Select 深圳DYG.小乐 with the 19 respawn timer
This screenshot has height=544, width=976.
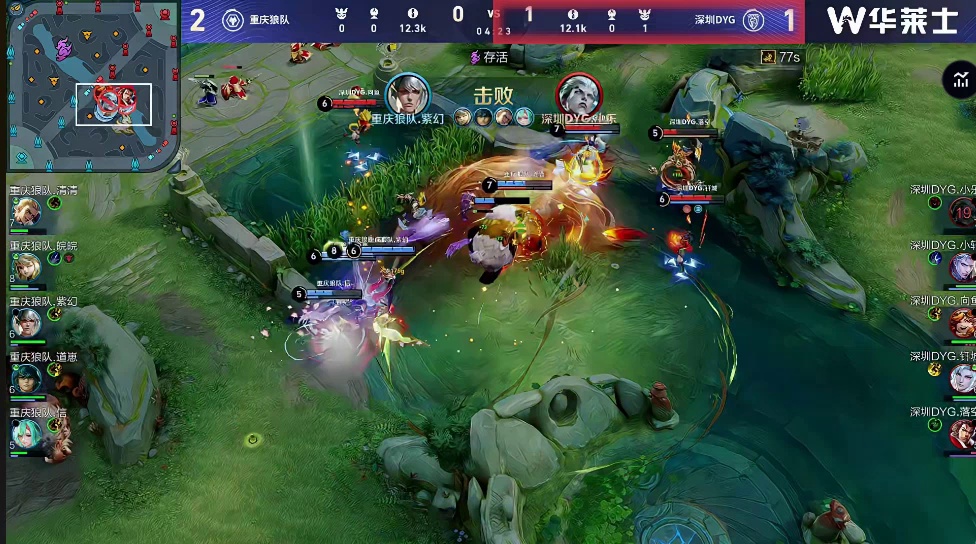[x=961, y=212]
